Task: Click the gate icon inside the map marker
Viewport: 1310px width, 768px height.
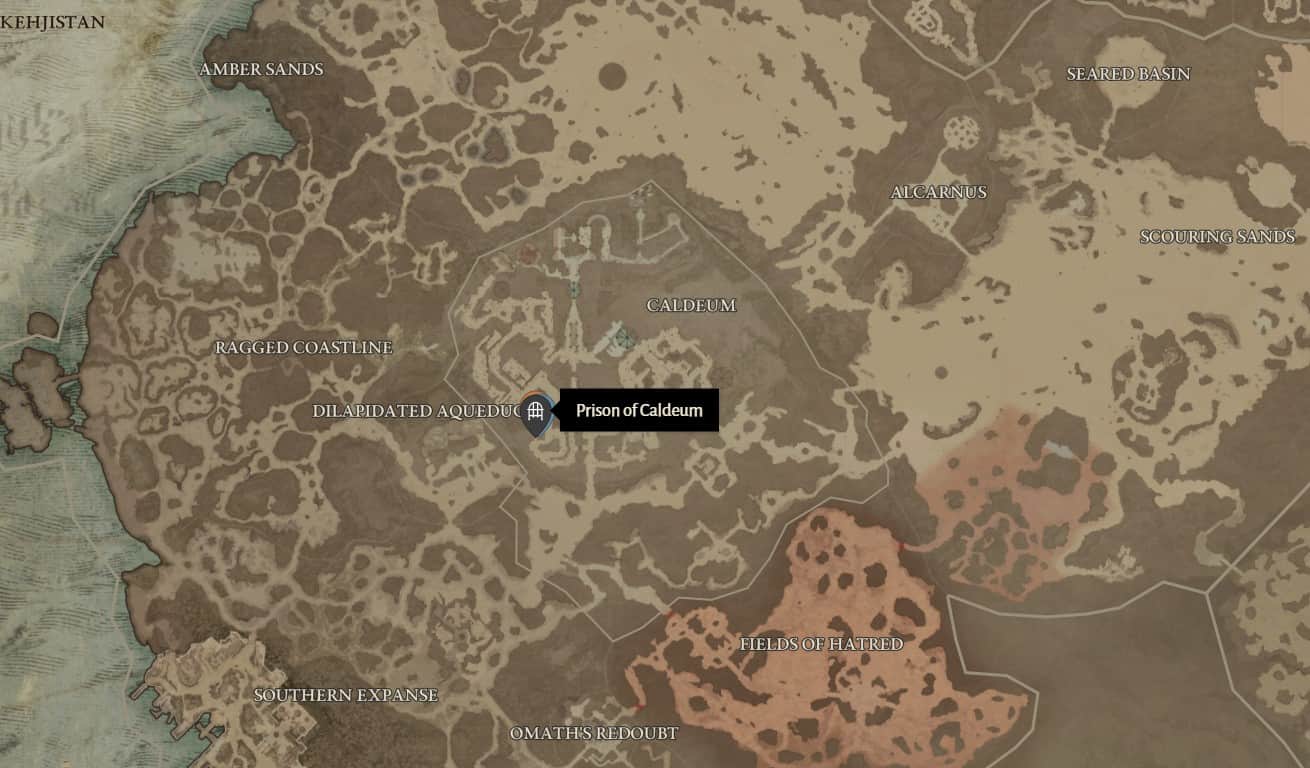Action: click(537, 408)
